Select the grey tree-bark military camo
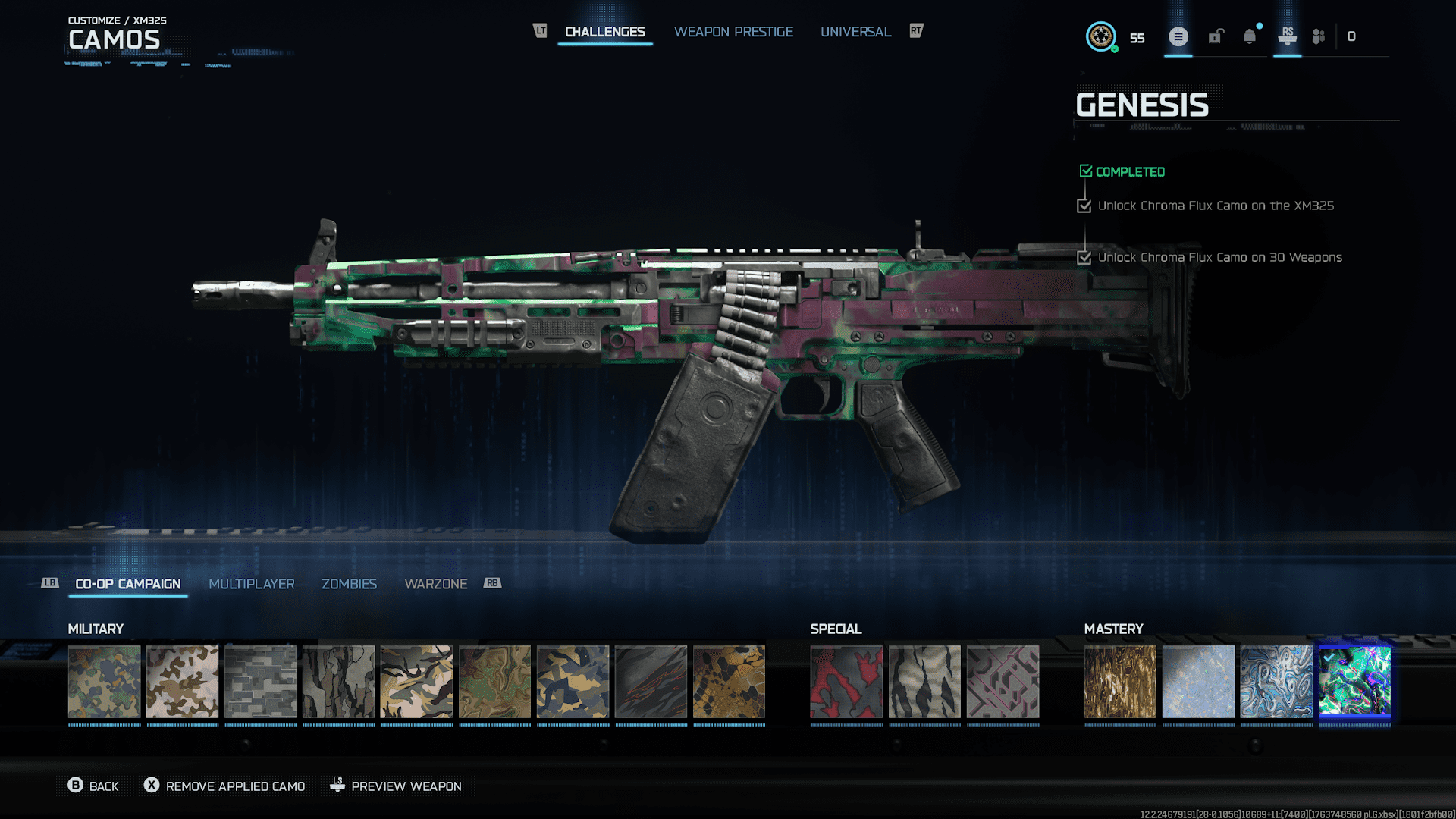This screenshot has height=819, width=1456. pos(338,682)
